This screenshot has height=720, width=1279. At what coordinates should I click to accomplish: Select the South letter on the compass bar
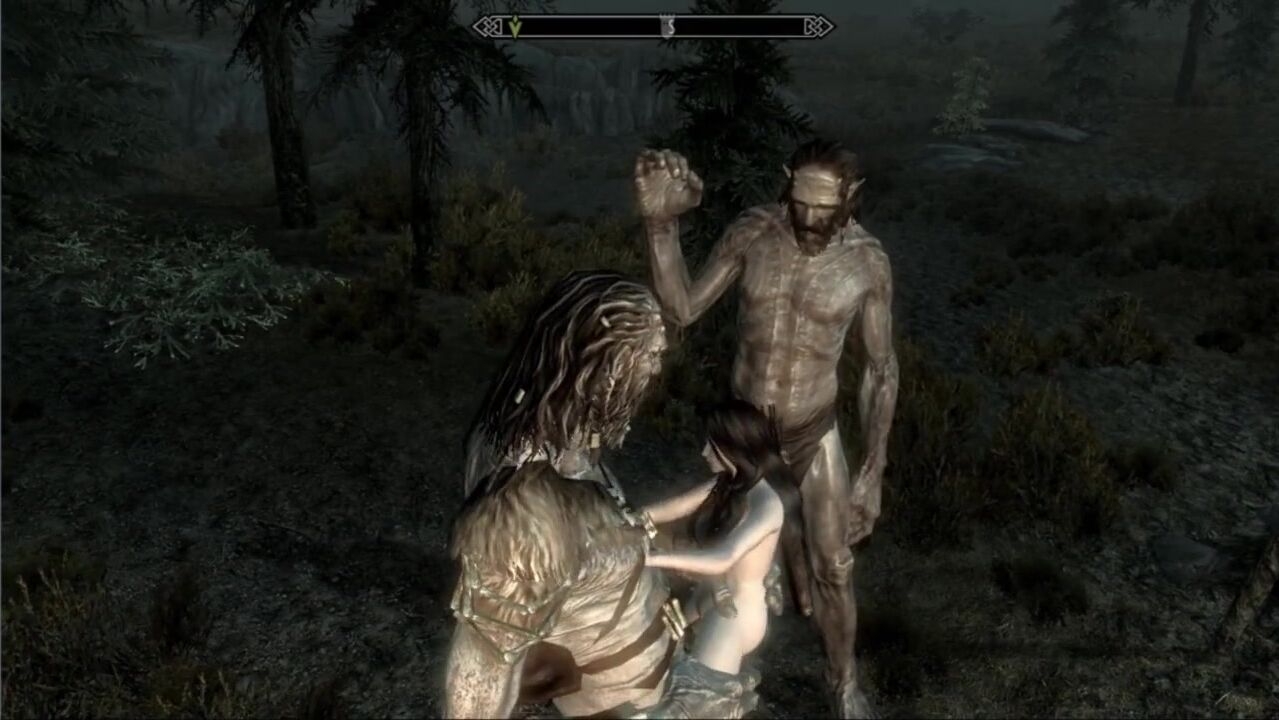coord(668,27)
